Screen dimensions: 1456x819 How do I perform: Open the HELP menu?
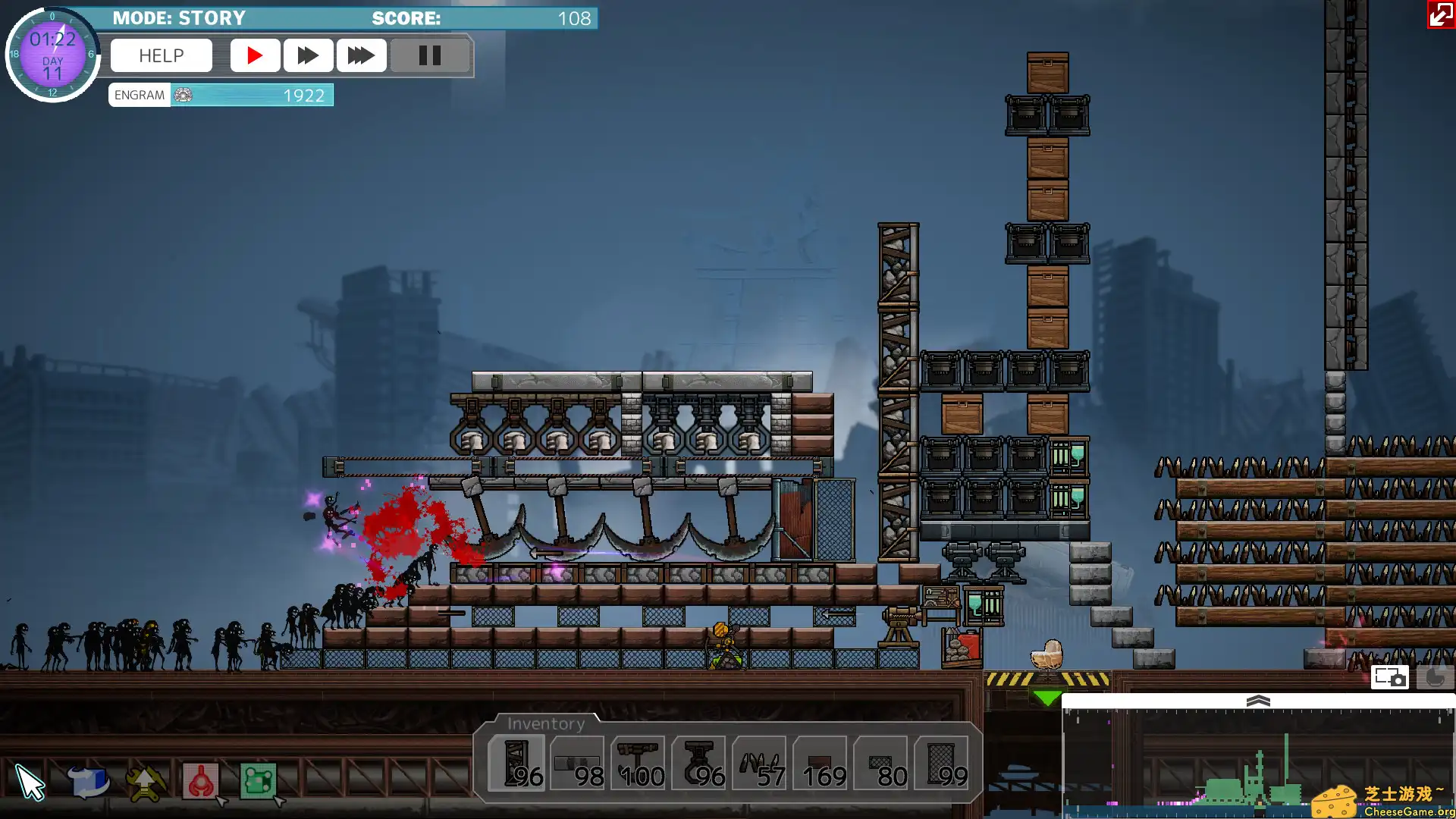[161, 55]
